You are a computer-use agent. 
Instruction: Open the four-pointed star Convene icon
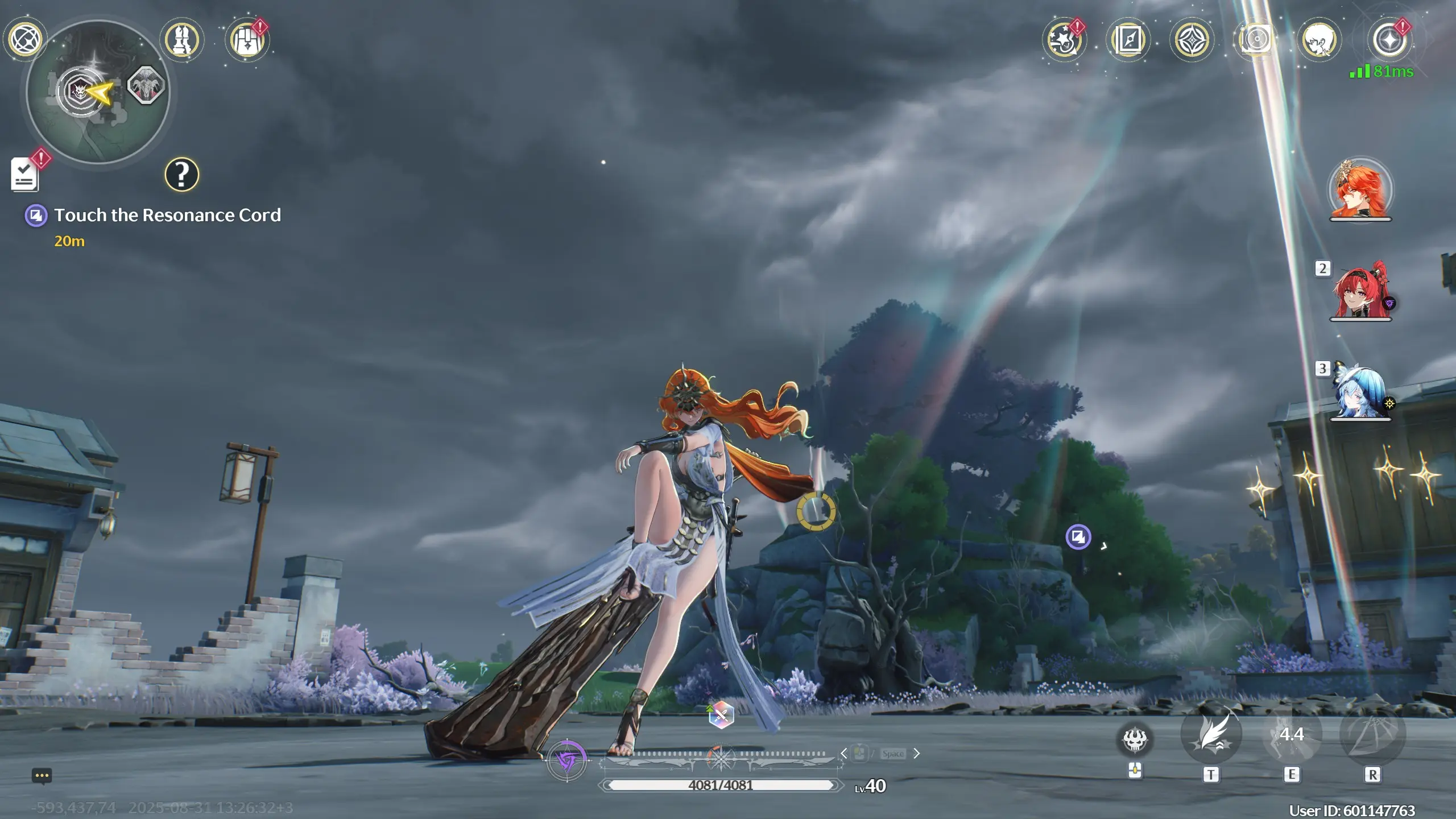pyautogui.click(x=1192, y=40)
